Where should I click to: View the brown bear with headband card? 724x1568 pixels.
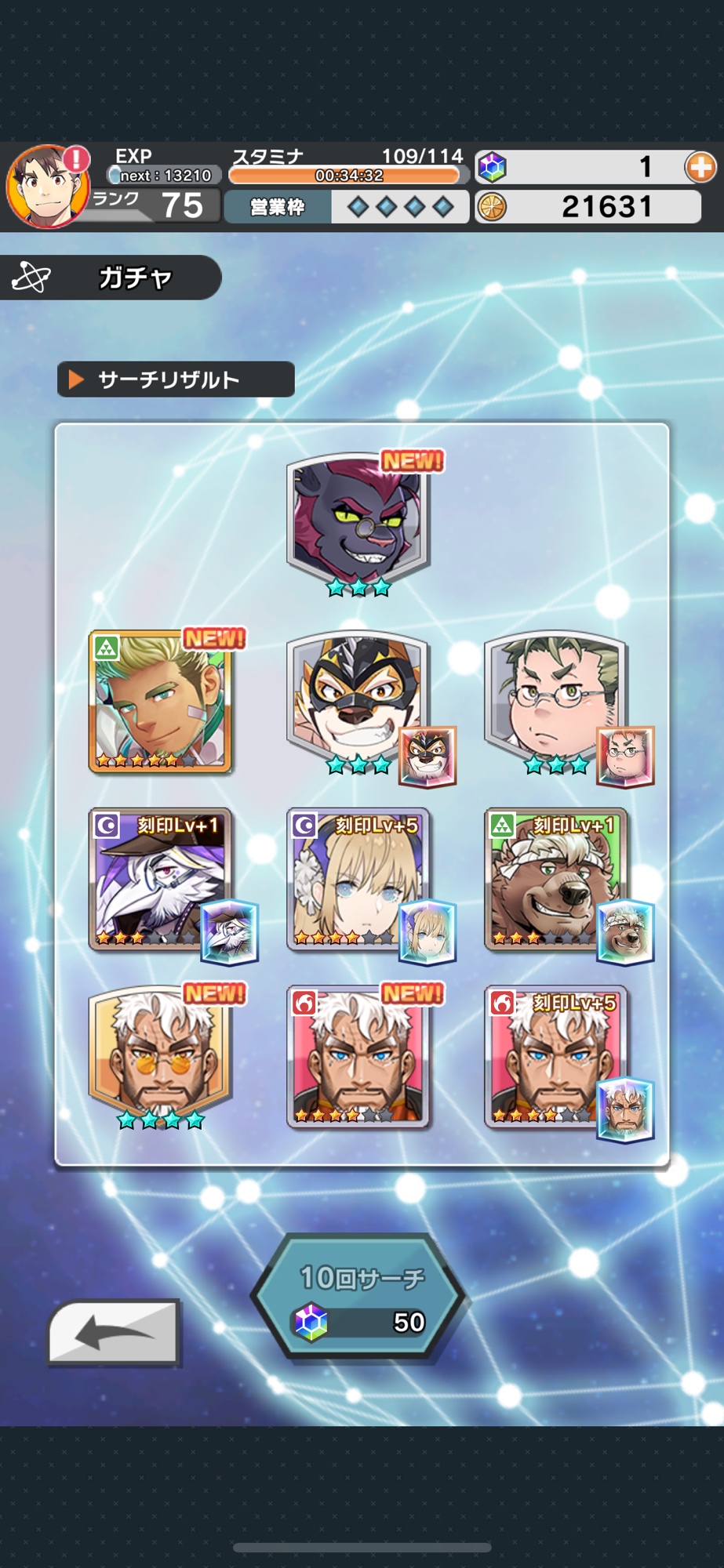pos(556,880)
